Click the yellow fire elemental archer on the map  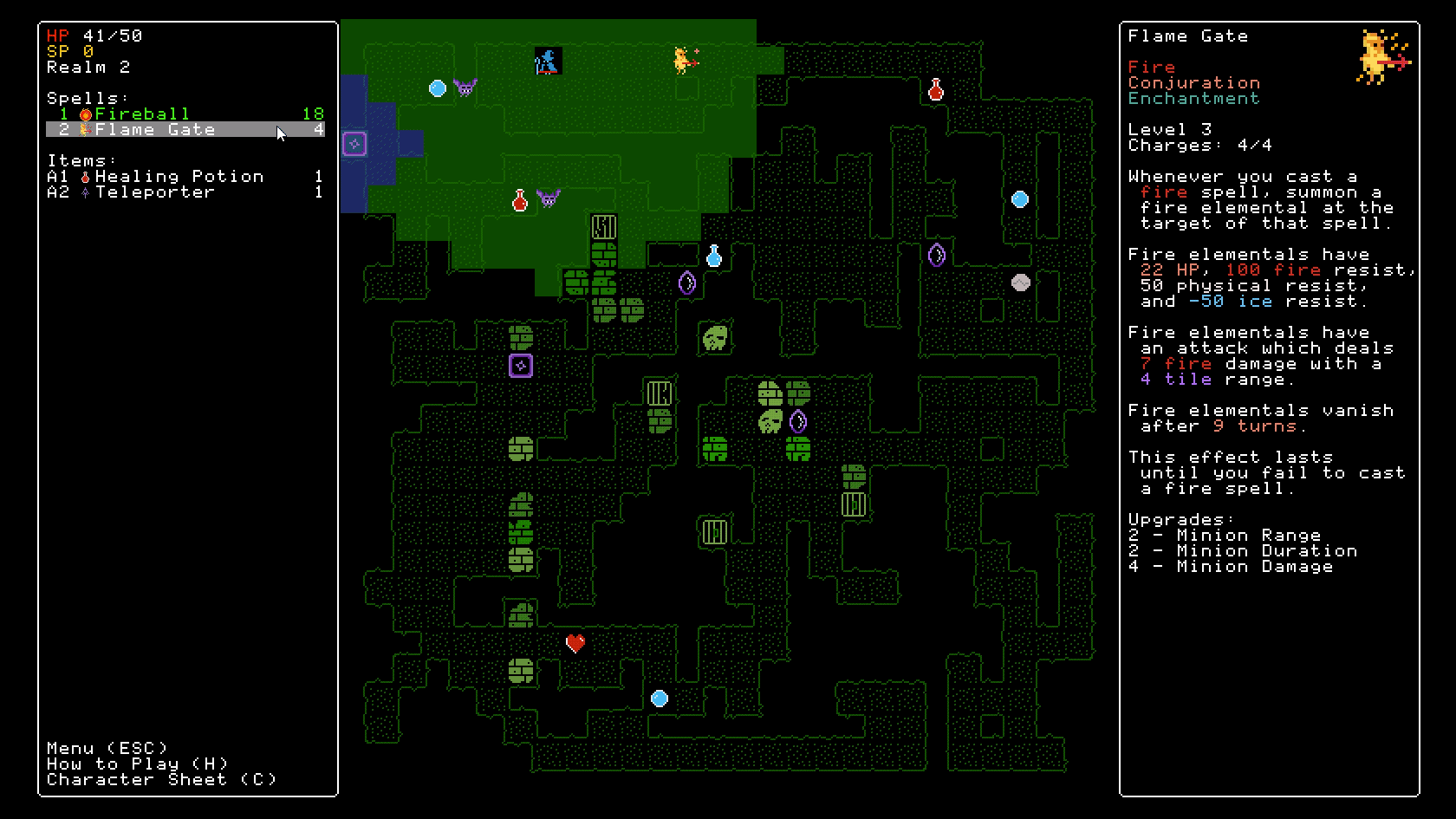click(x=681, y=59)
